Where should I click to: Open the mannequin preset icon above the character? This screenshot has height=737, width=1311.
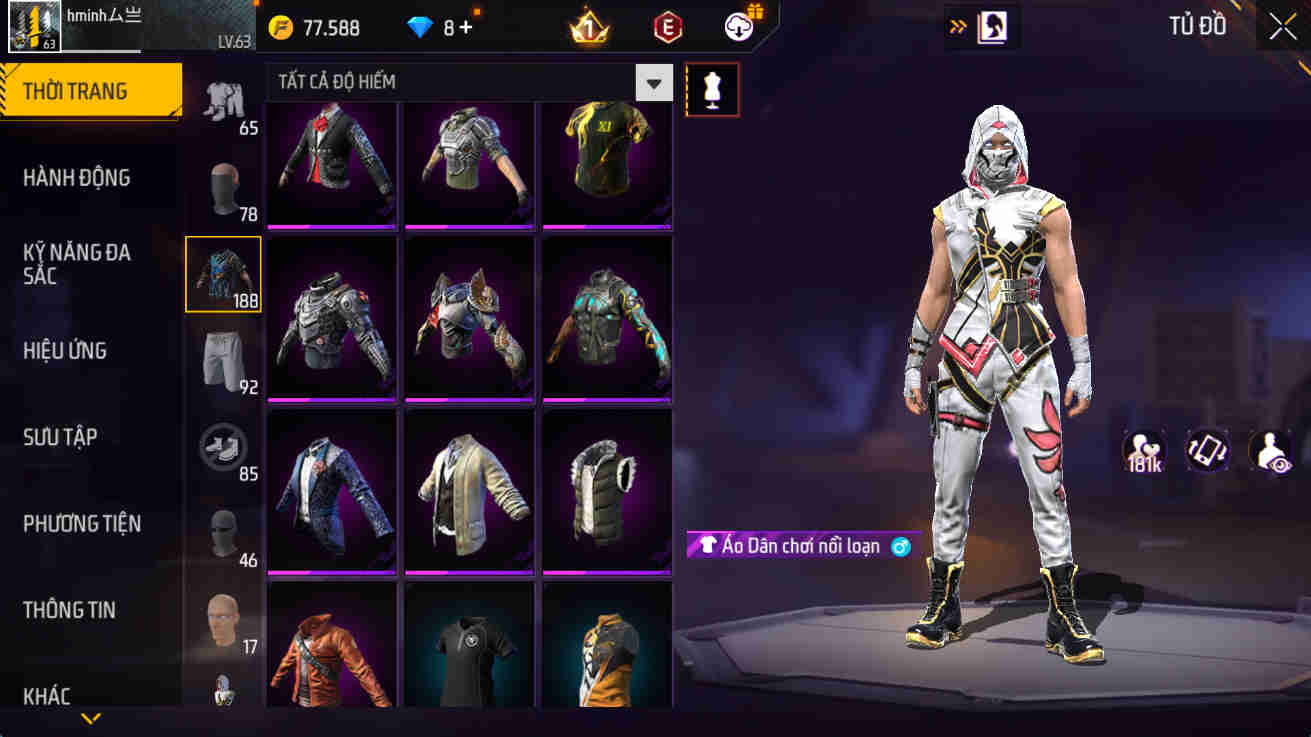coord(712,89)
